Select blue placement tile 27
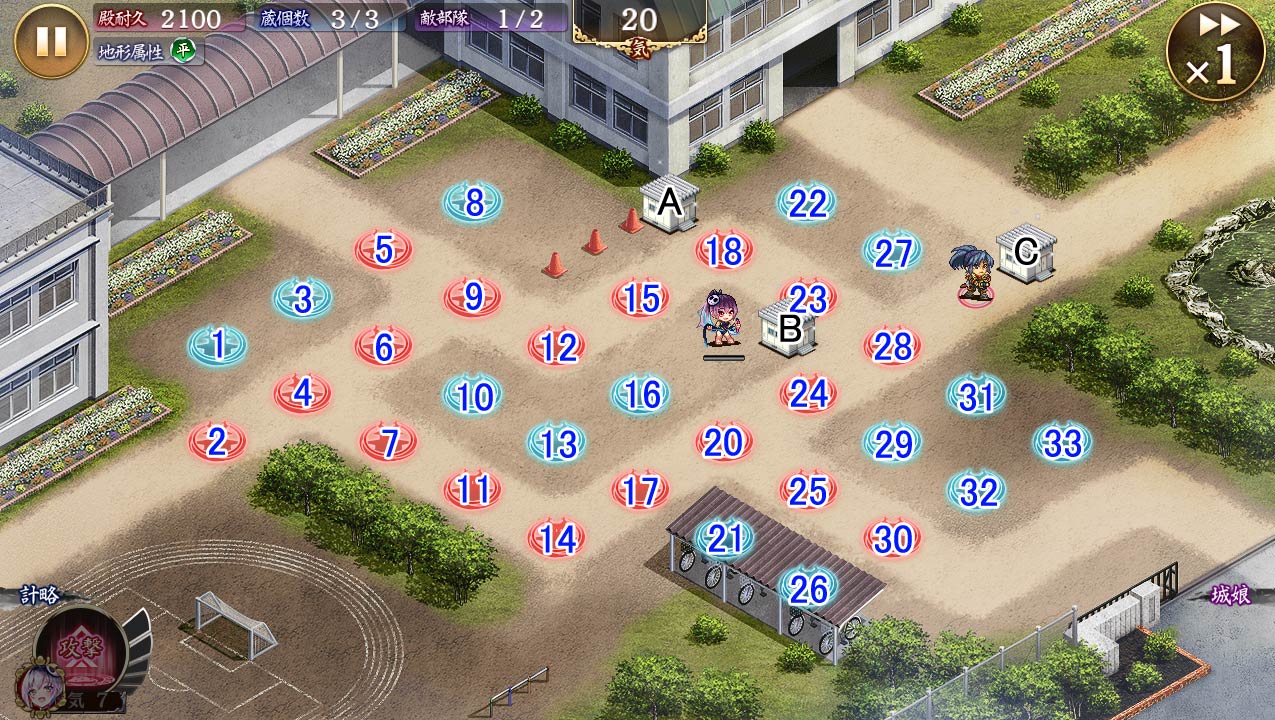This screenshot has width=1275, height=720. [x=892, y=252]
